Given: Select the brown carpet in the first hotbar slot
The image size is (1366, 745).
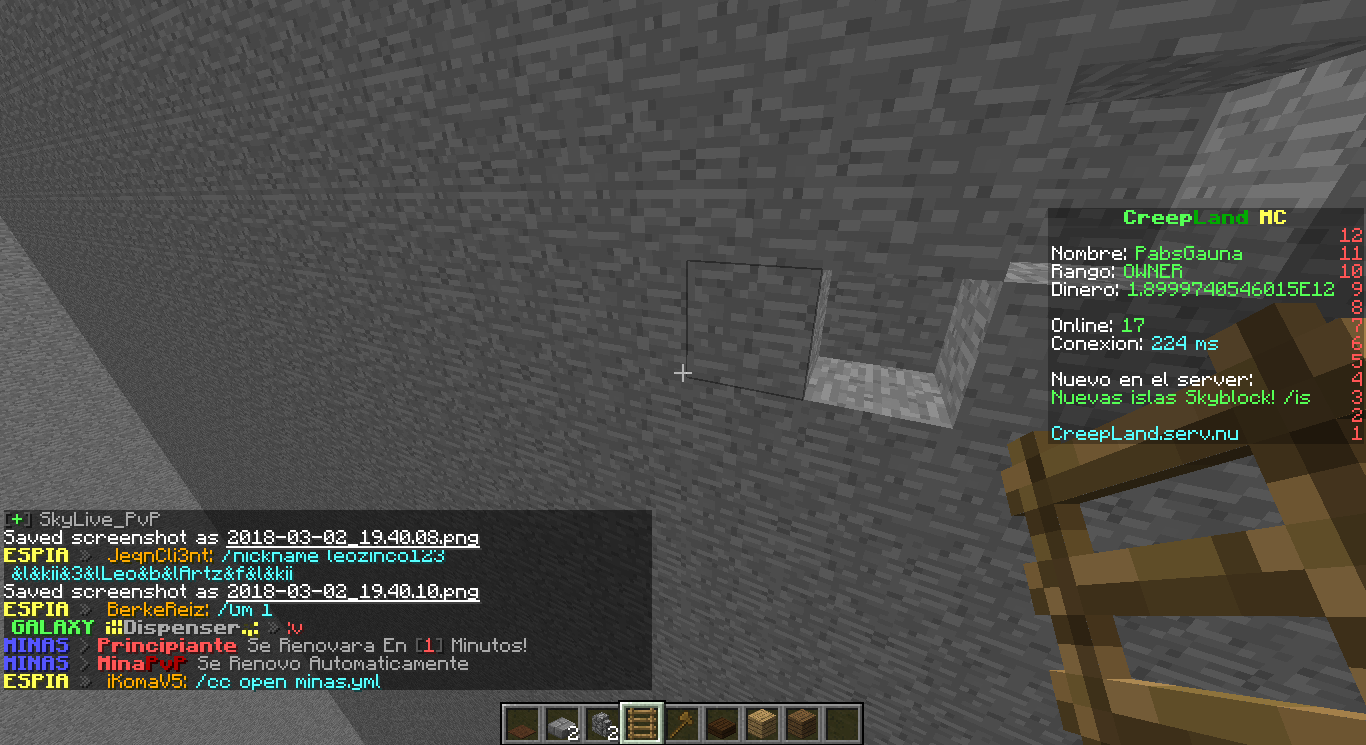Looking at the screenshot, I should [524, 723].
